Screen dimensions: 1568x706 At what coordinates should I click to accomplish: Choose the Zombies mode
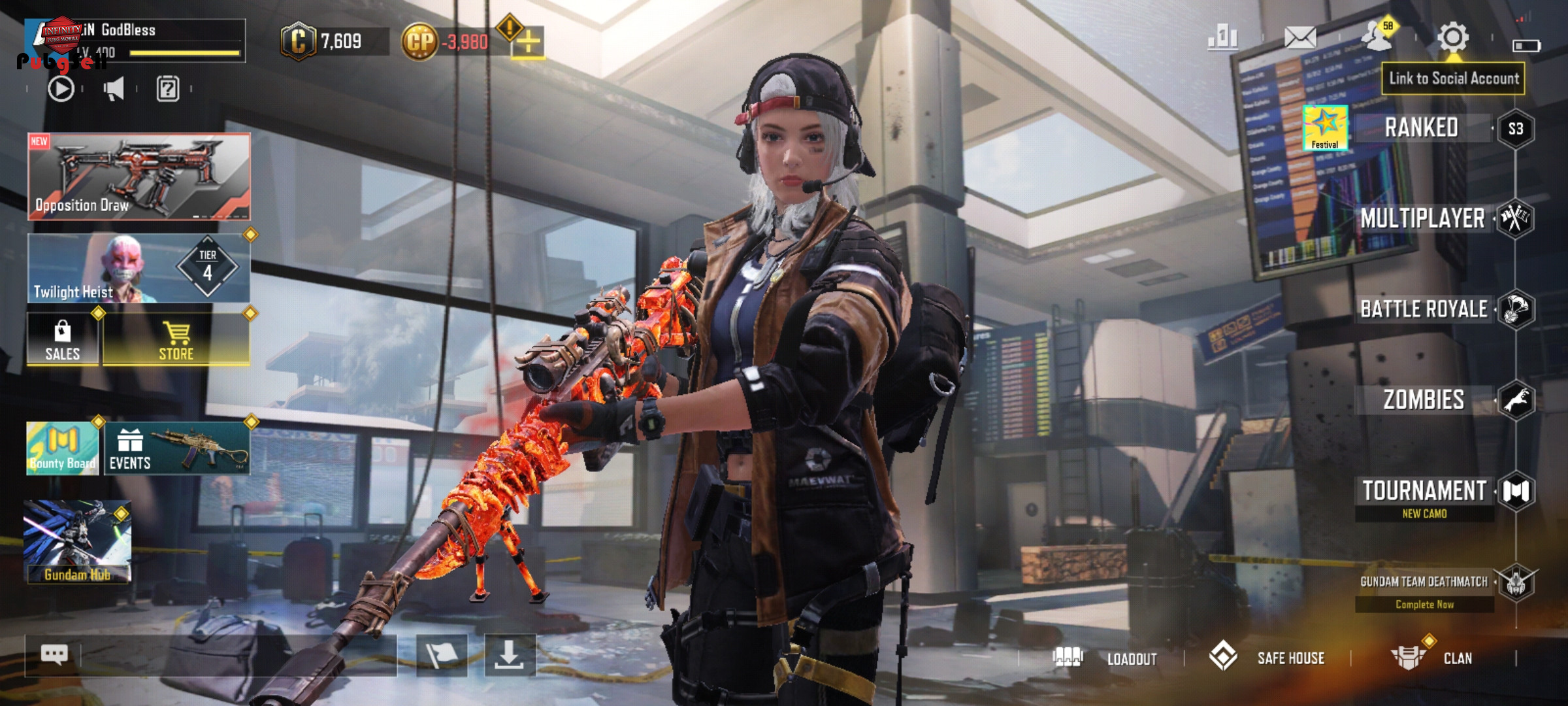point(1424,399)
